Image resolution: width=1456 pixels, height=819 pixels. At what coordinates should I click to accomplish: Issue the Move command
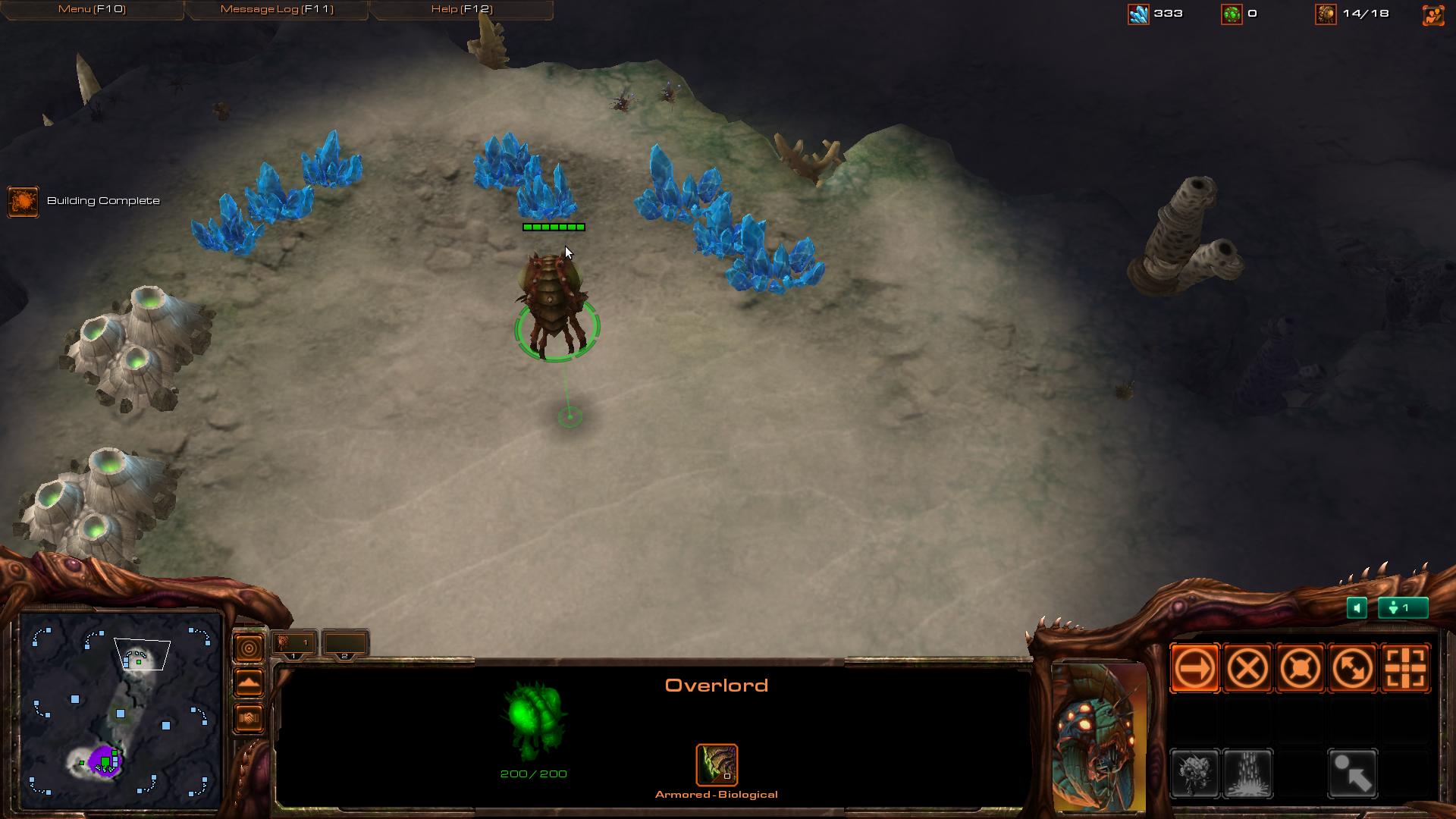pyautogui.click(x=1195, y=668)
